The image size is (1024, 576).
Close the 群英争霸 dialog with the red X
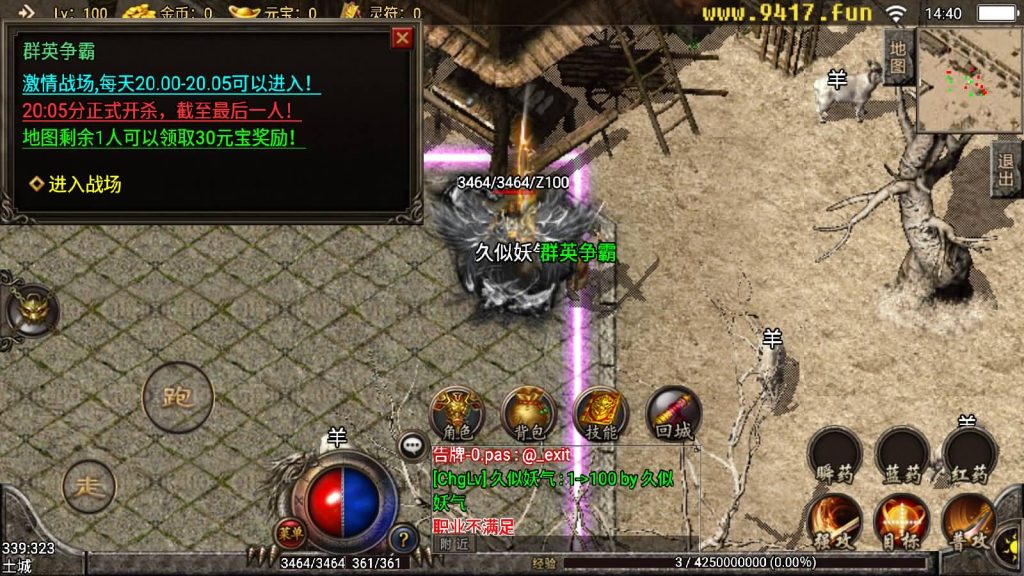[x=402, y=38]
